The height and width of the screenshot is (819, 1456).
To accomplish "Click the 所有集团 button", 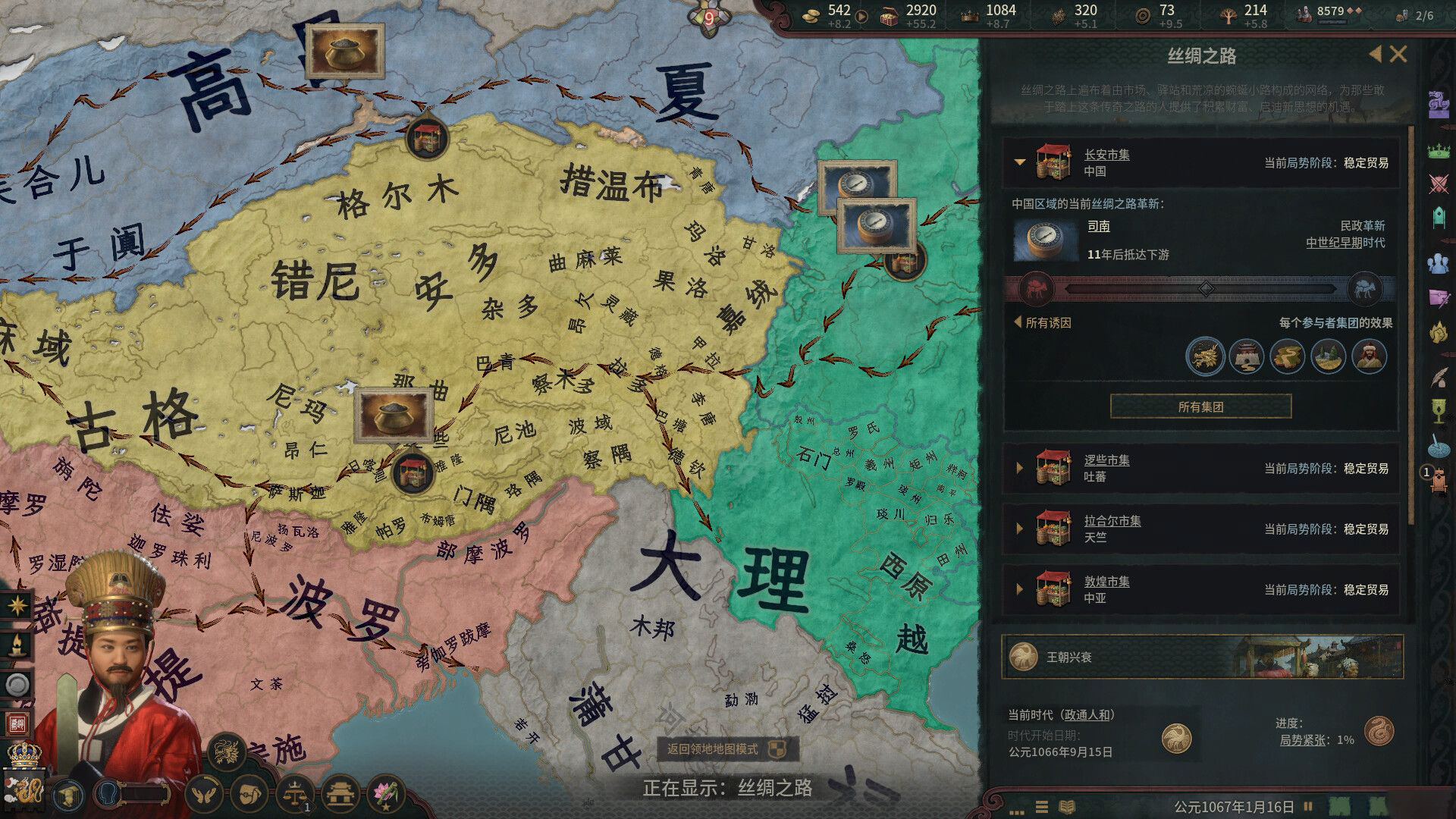I will click(1200, 406).
